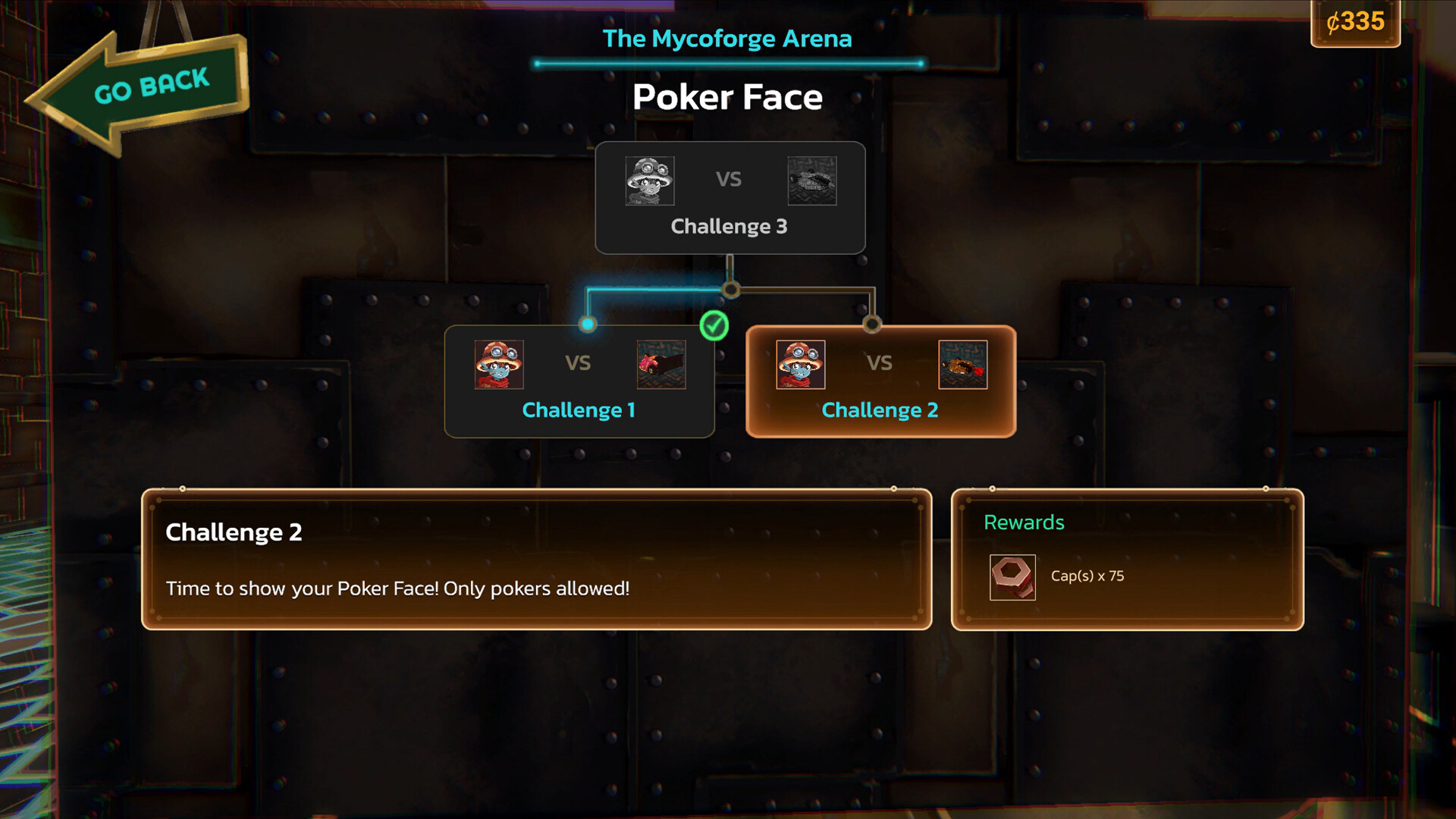Click the enemy portrait in Challenge 1
Image resolution: width=1456 pixels, height=819 pixels.
[659, 365]
